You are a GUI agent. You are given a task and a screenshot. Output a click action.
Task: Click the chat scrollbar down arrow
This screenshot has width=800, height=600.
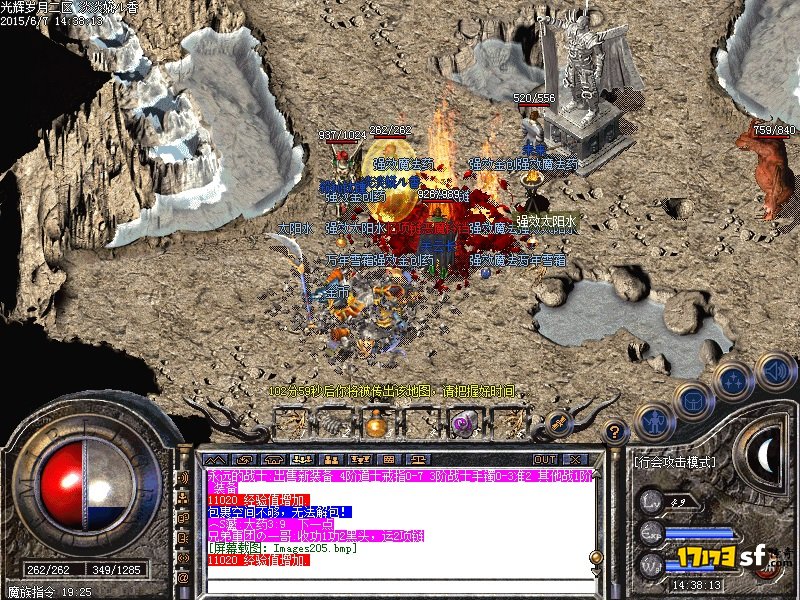[596, 572]
